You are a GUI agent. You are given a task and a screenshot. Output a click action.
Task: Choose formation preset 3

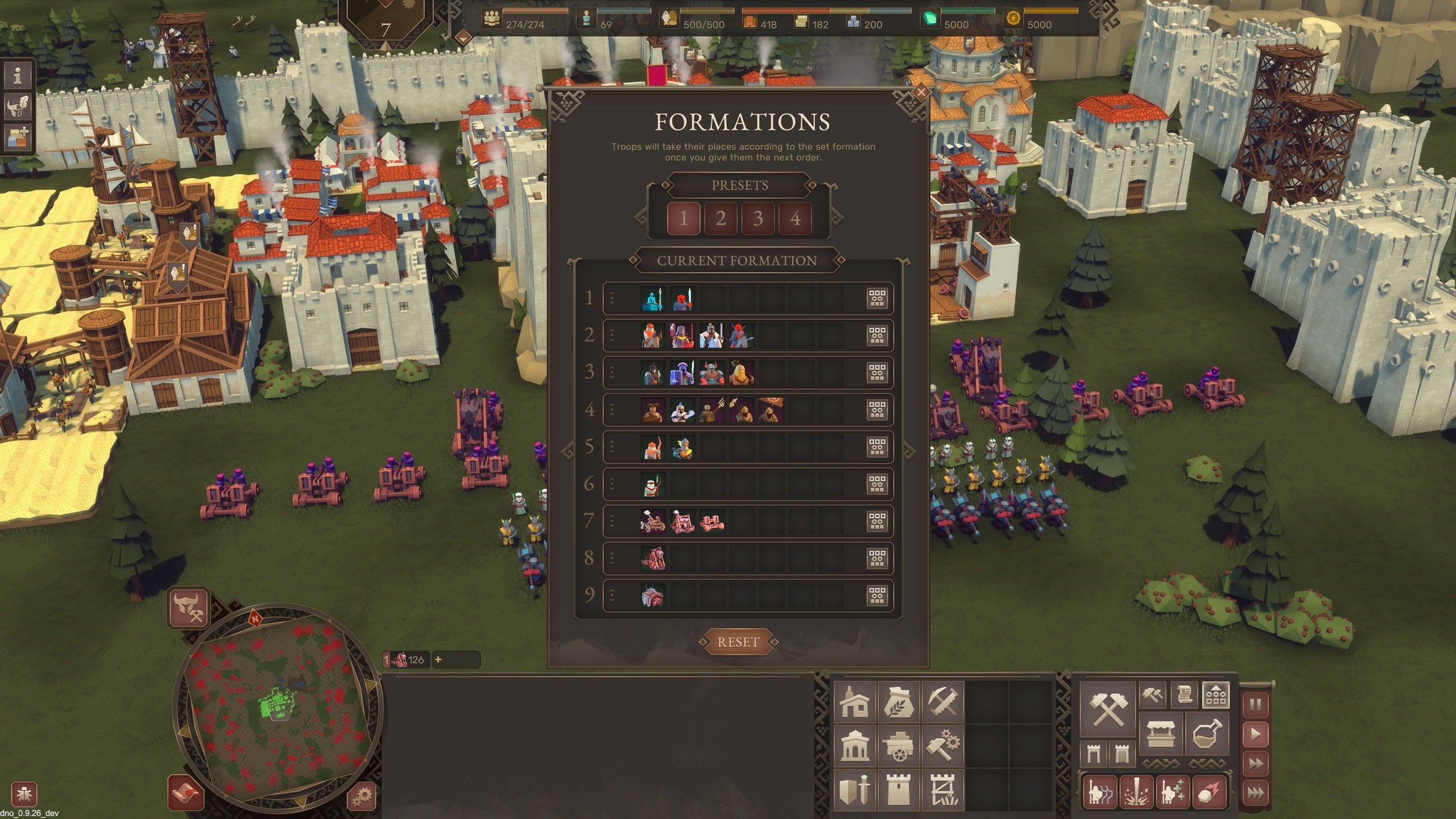tap(758, 218)
